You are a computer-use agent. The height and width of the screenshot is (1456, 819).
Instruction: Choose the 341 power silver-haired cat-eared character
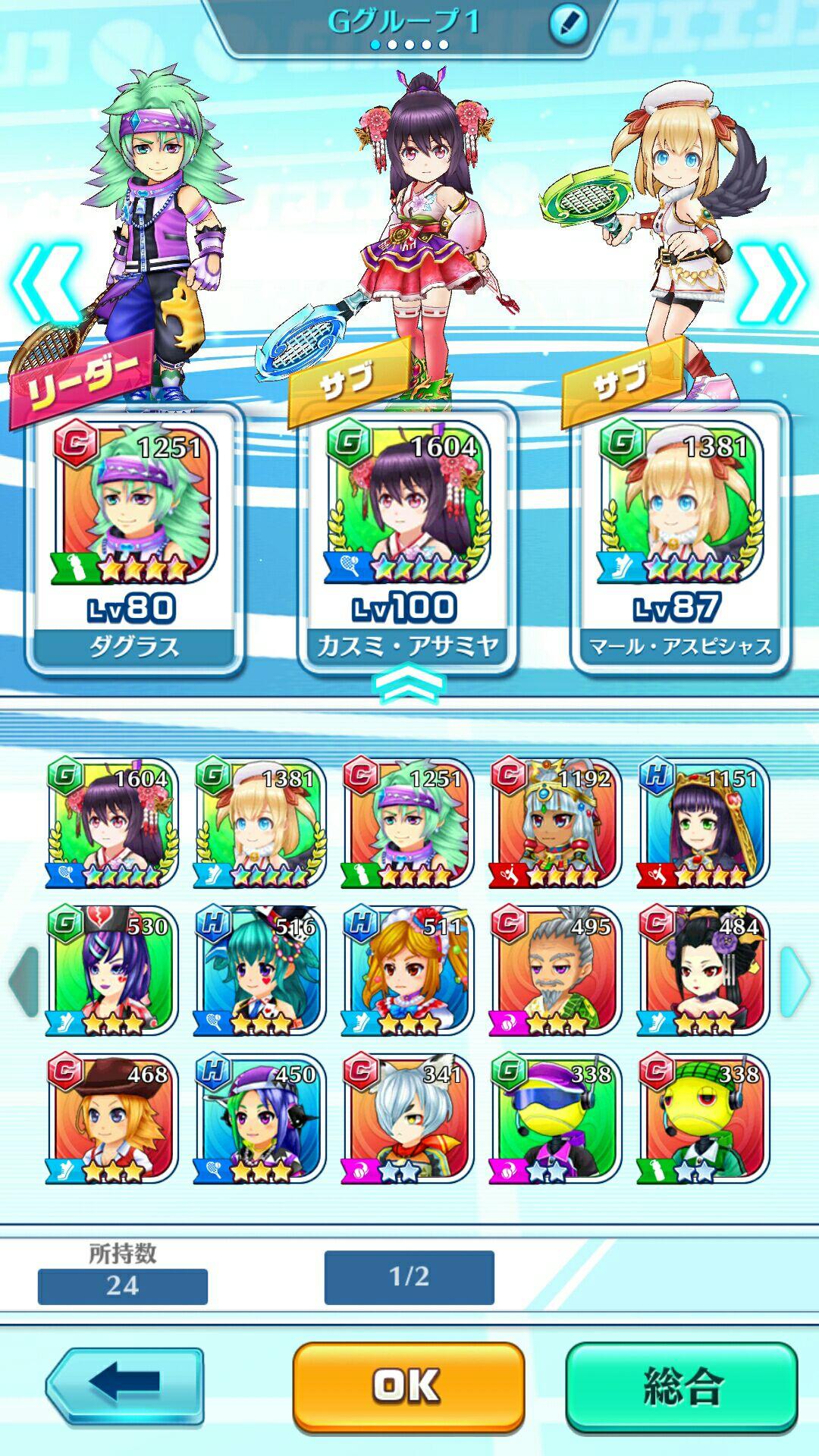409,1119
